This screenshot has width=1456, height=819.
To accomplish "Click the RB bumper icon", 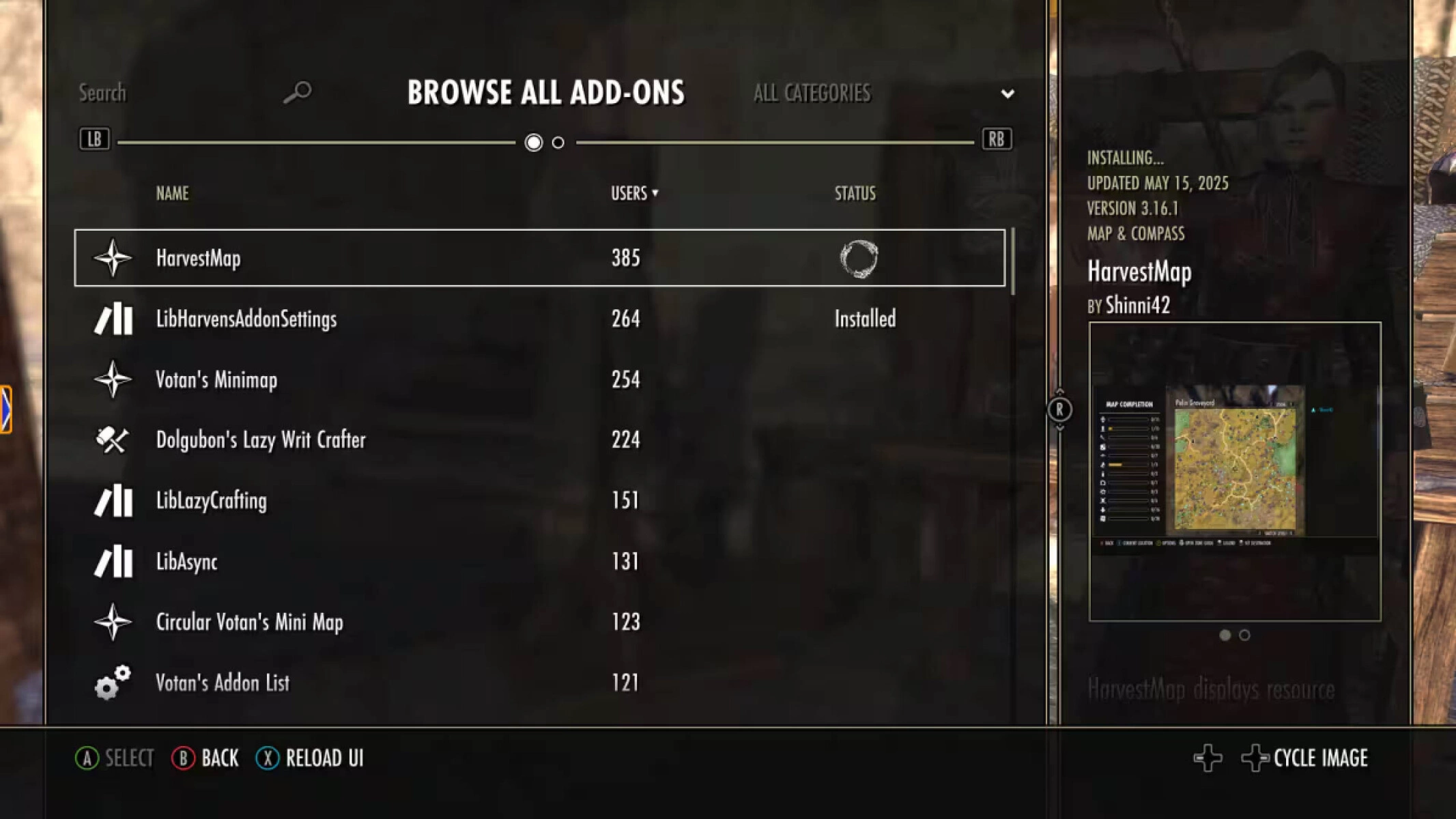I will (x=996, y=140).
